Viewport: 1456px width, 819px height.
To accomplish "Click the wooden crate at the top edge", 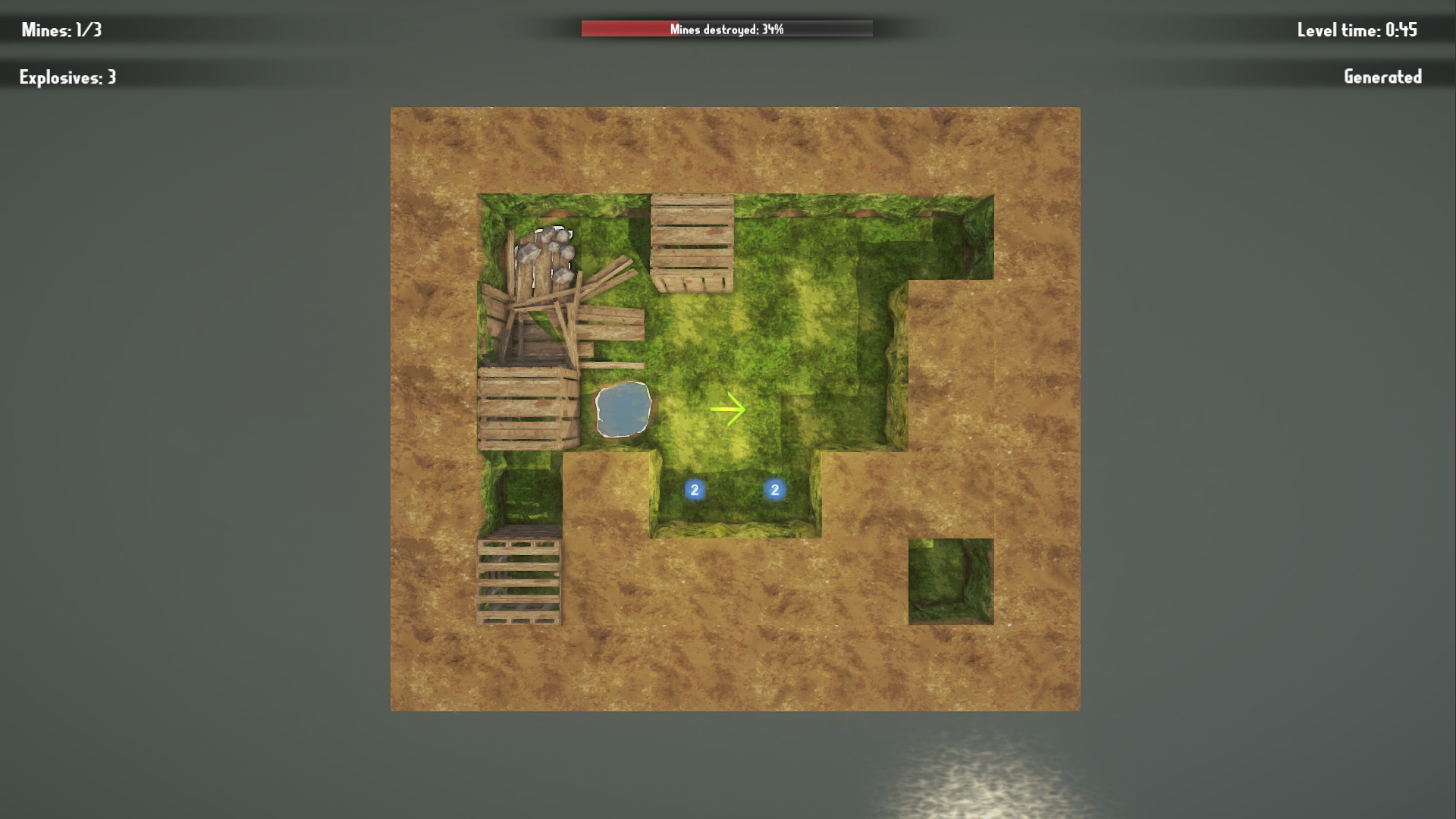I will point(690,243).
